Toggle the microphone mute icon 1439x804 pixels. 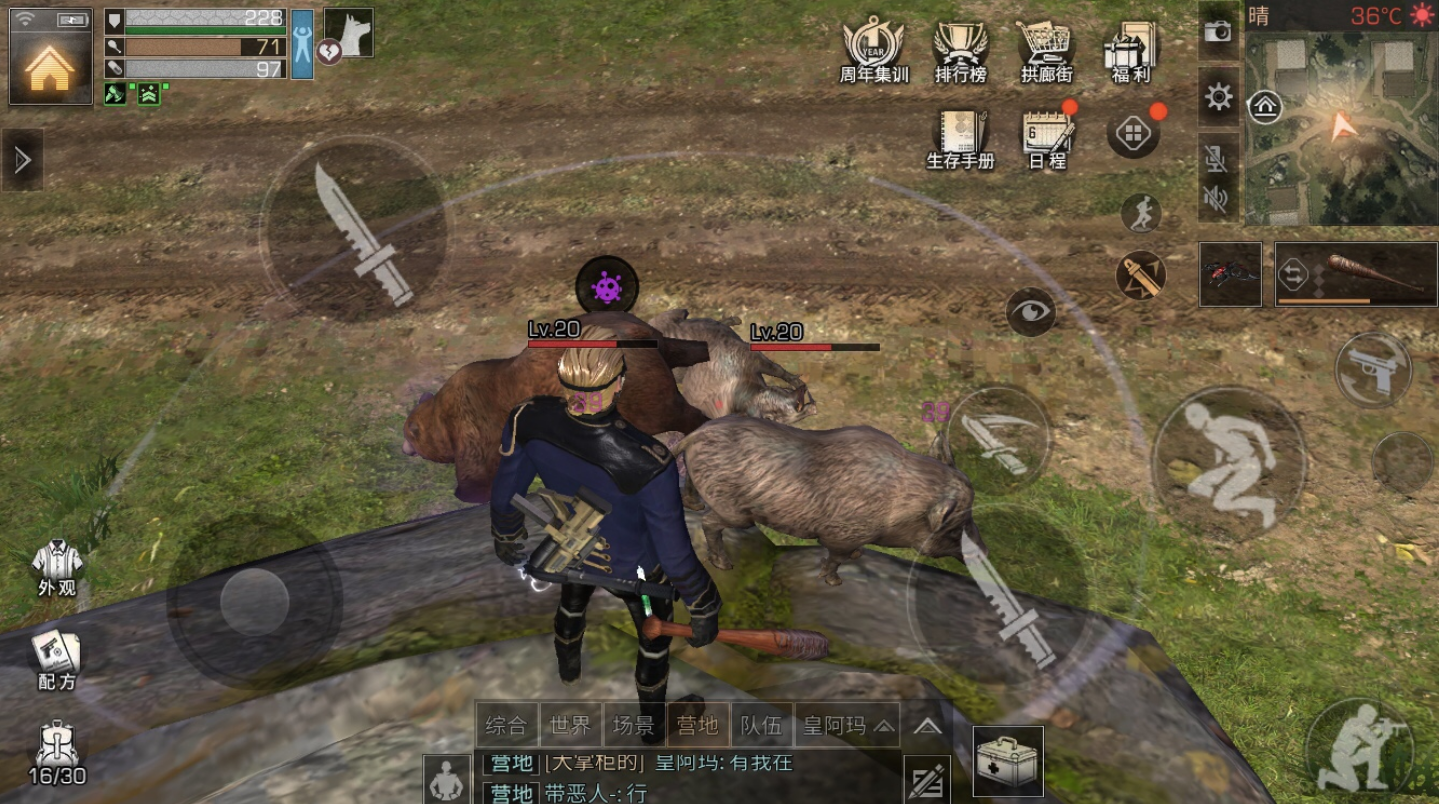pyautogui.click(x=1217, y=159)
